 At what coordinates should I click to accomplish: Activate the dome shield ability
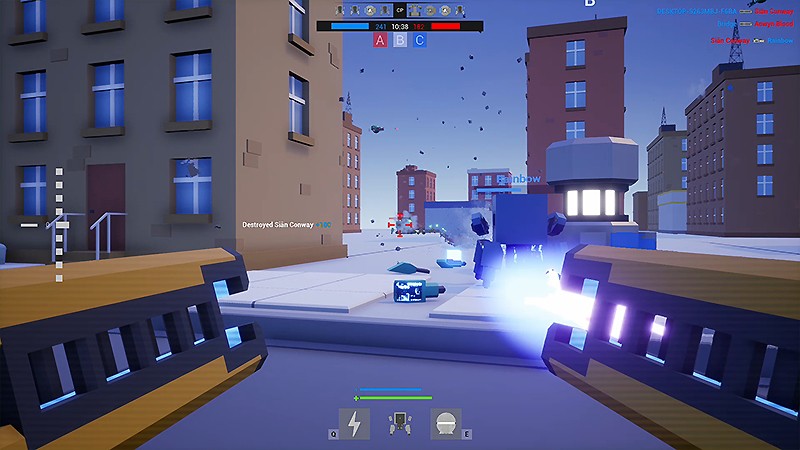(446, 423)
